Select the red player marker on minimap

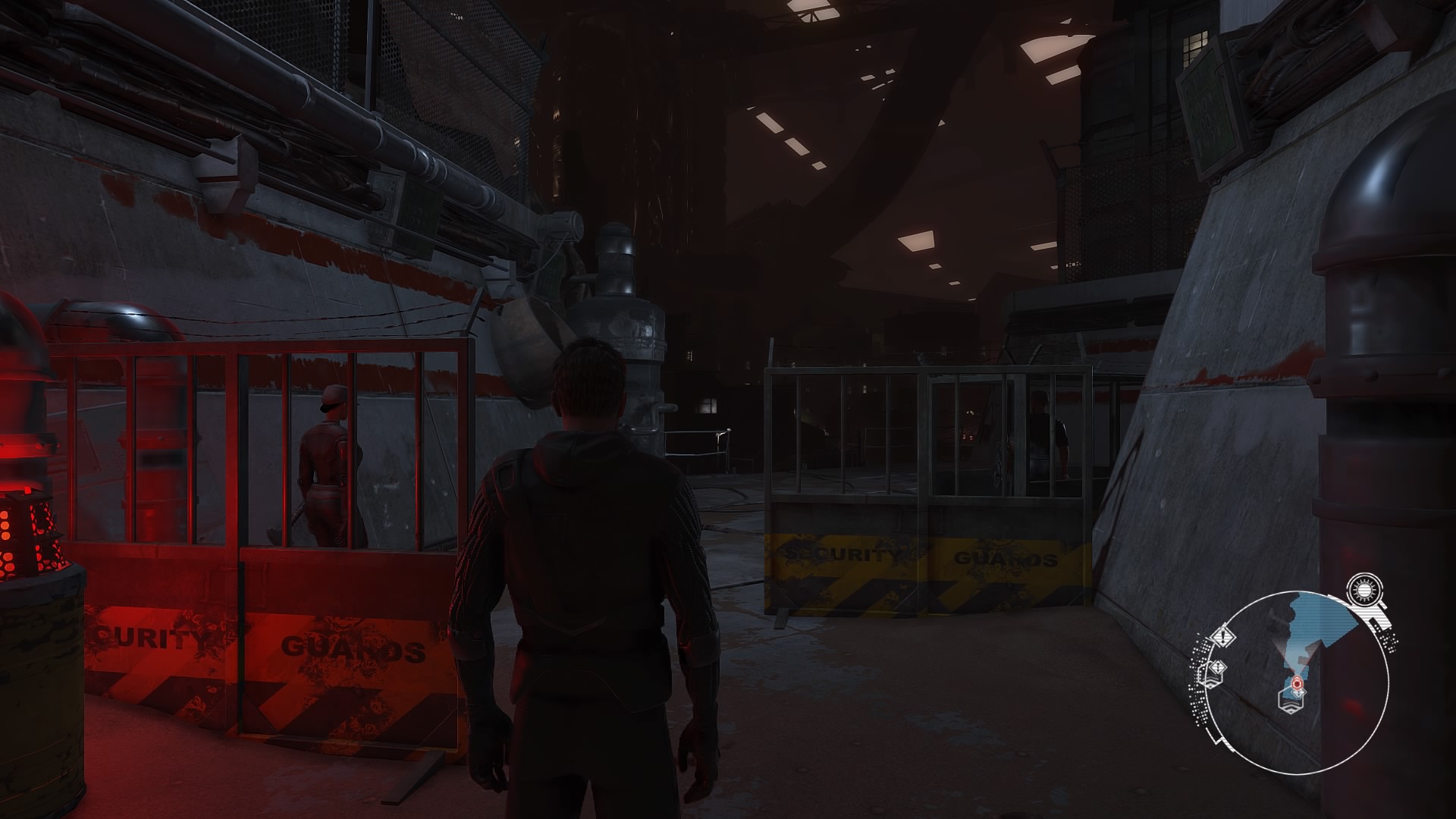(x=1298, y=684)
